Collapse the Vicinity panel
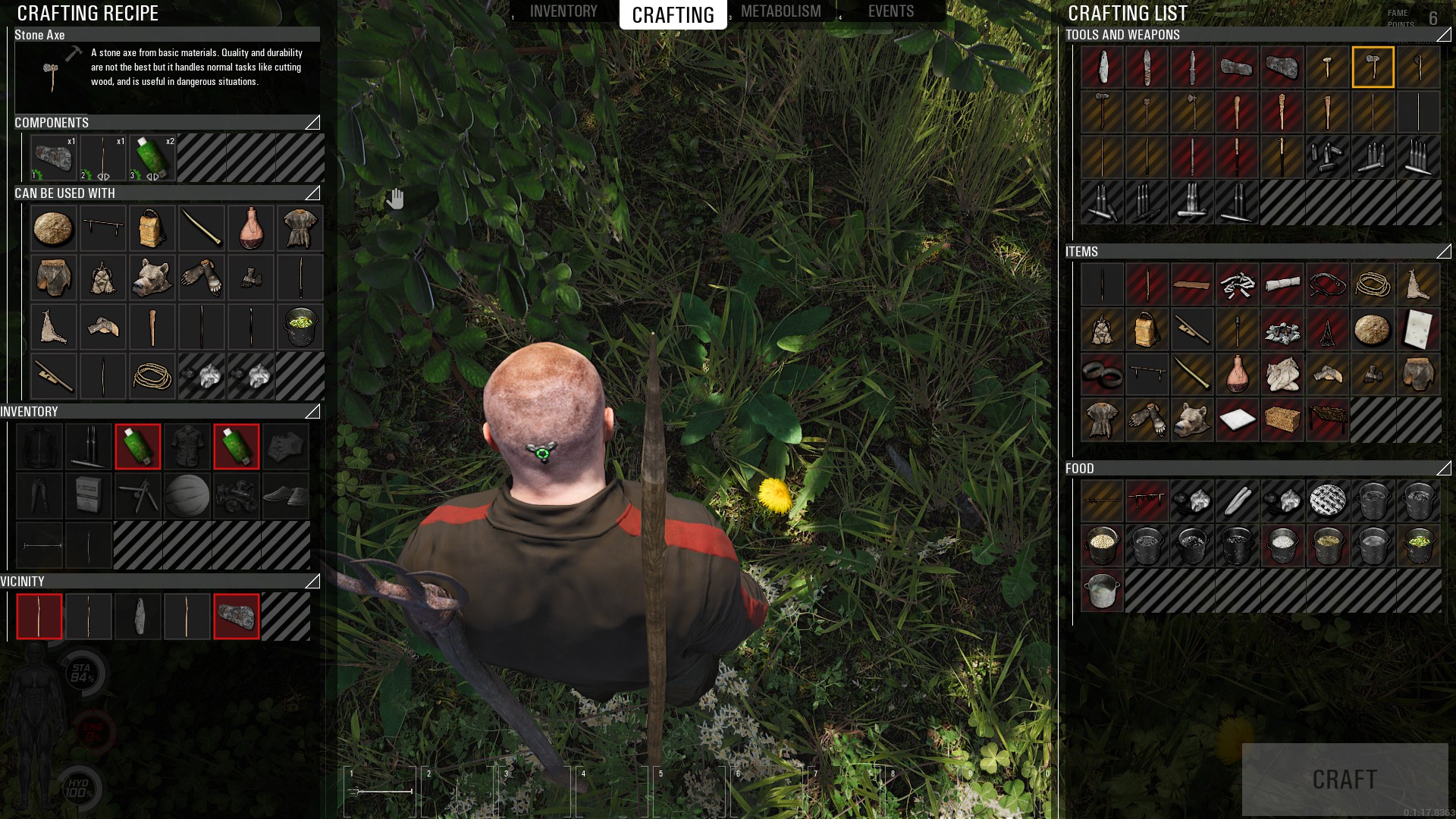 [x=312, y=582]
